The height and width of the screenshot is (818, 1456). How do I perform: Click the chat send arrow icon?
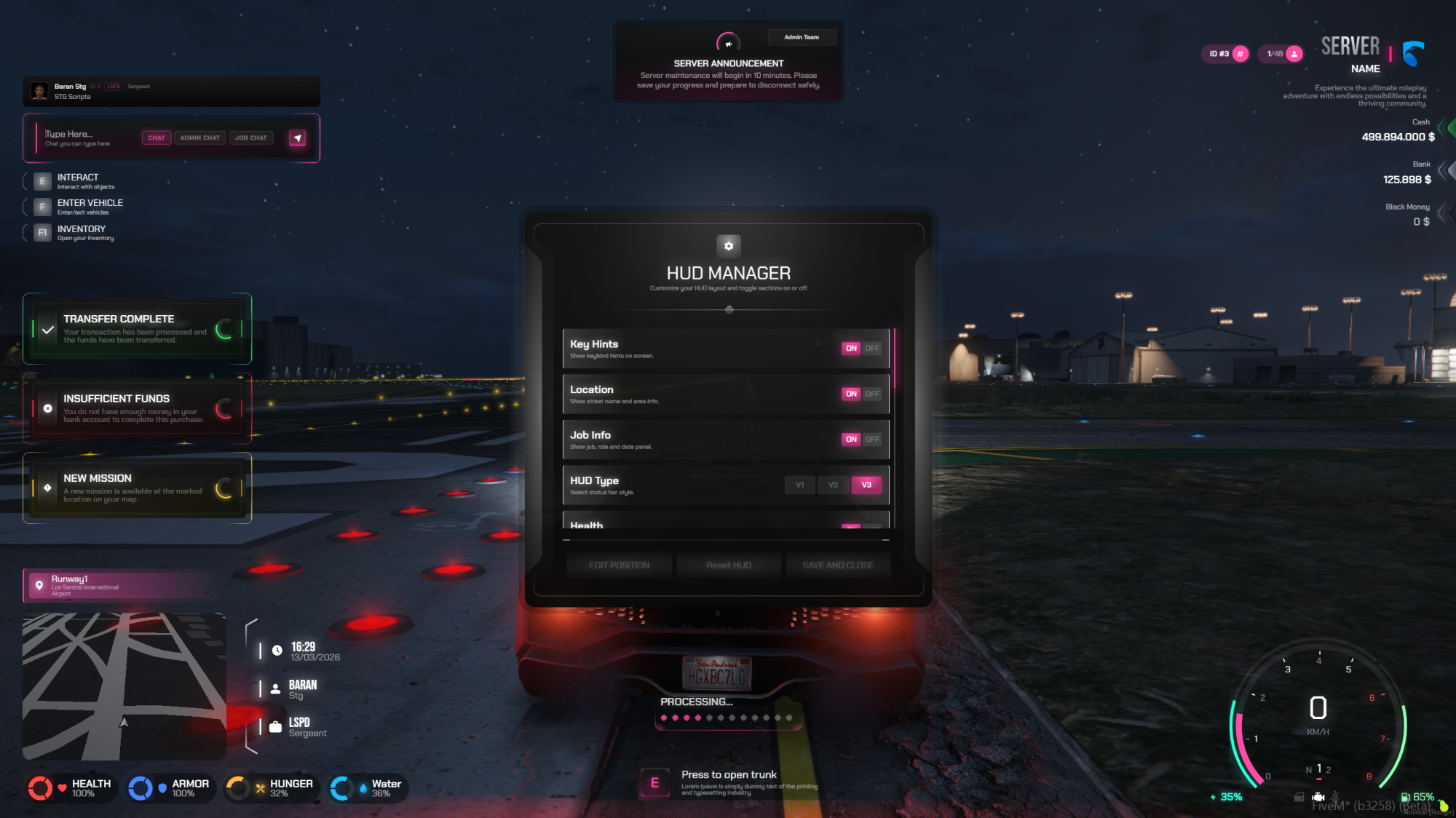click(297, 138)
